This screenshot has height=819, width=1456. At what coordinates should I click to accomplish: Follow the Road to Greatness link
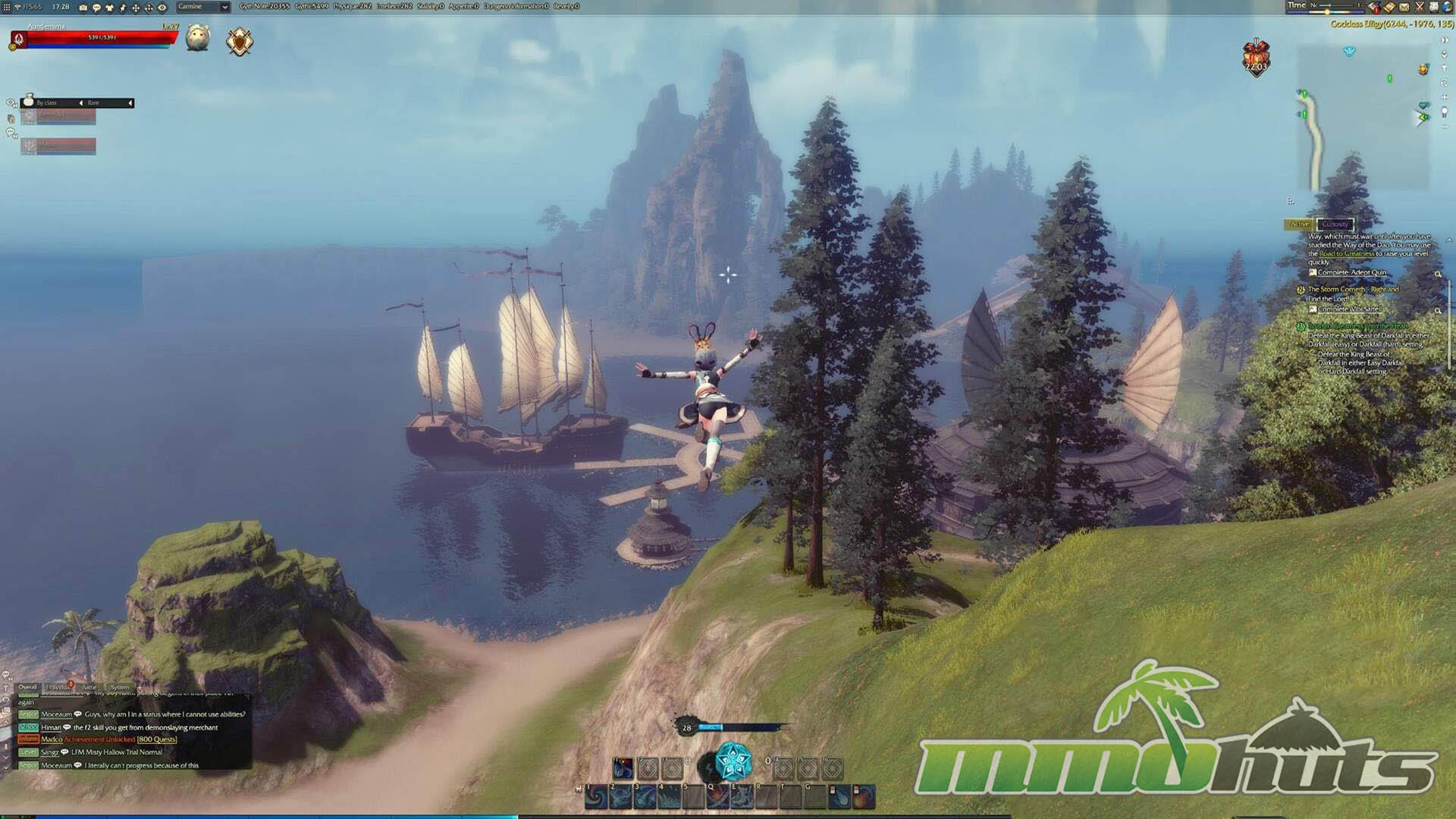pos(1347,254)
